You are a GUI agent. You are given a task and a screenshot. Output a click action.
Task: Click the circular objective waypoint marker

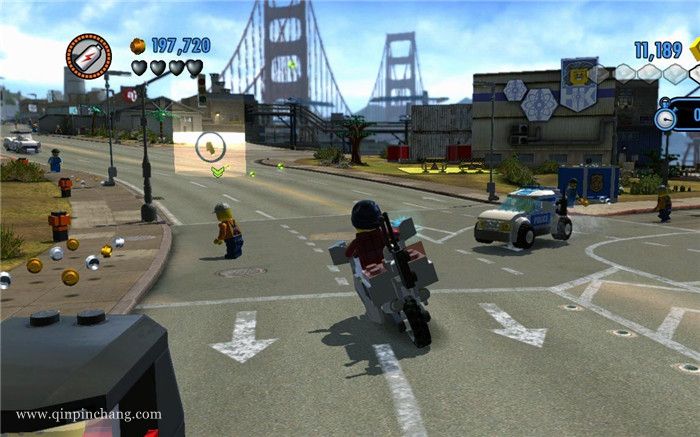210,147
